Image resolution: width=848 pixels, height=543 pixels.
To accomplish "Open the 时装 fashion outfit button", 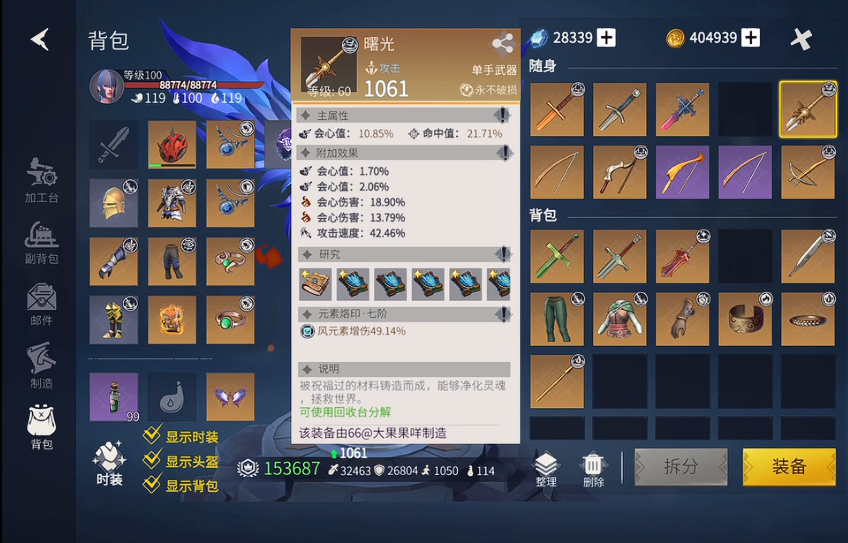I will coord(109,464).
